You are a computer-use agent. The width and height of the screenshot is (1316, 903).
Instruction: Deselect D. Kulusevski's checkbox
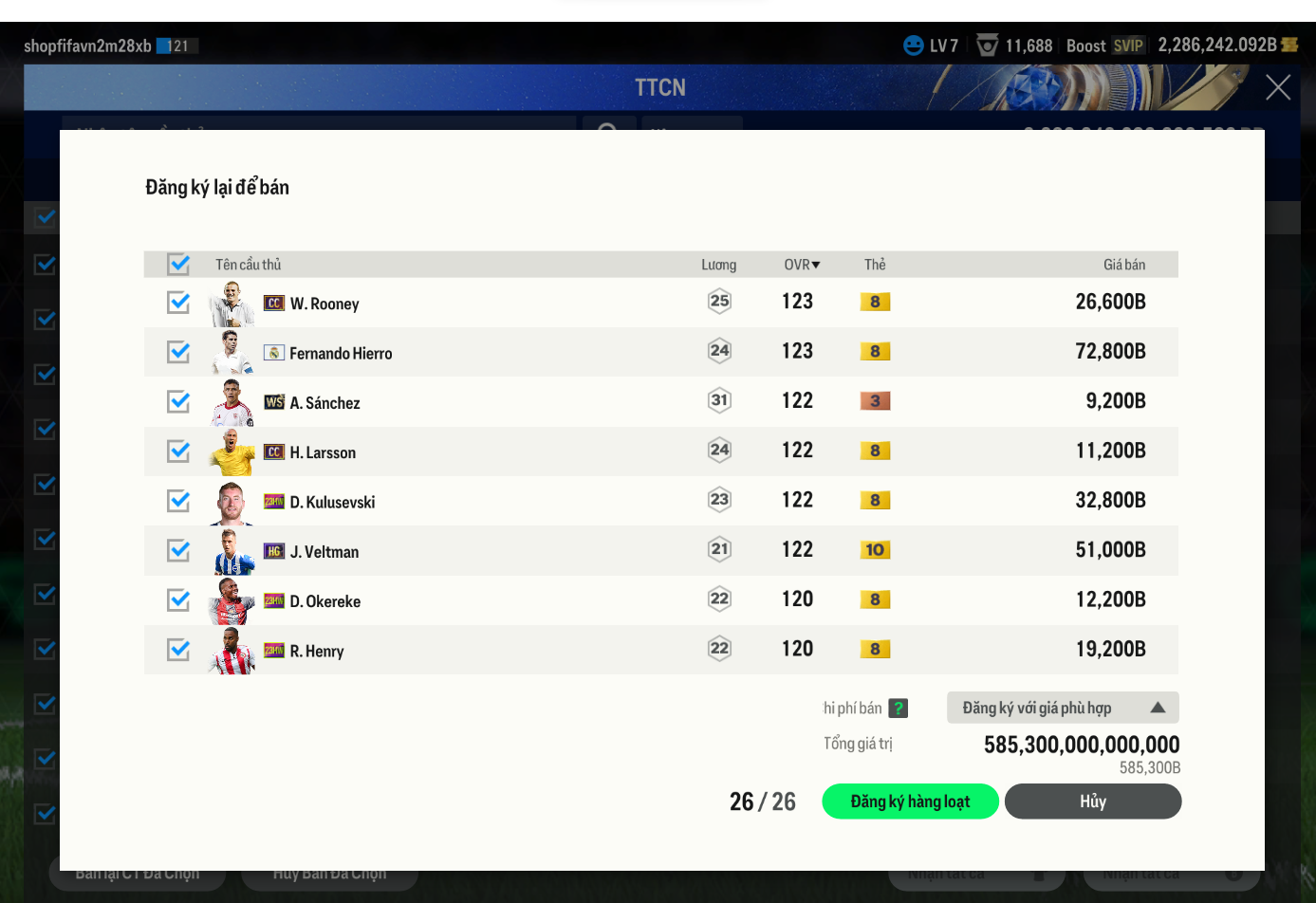[178, 501]
